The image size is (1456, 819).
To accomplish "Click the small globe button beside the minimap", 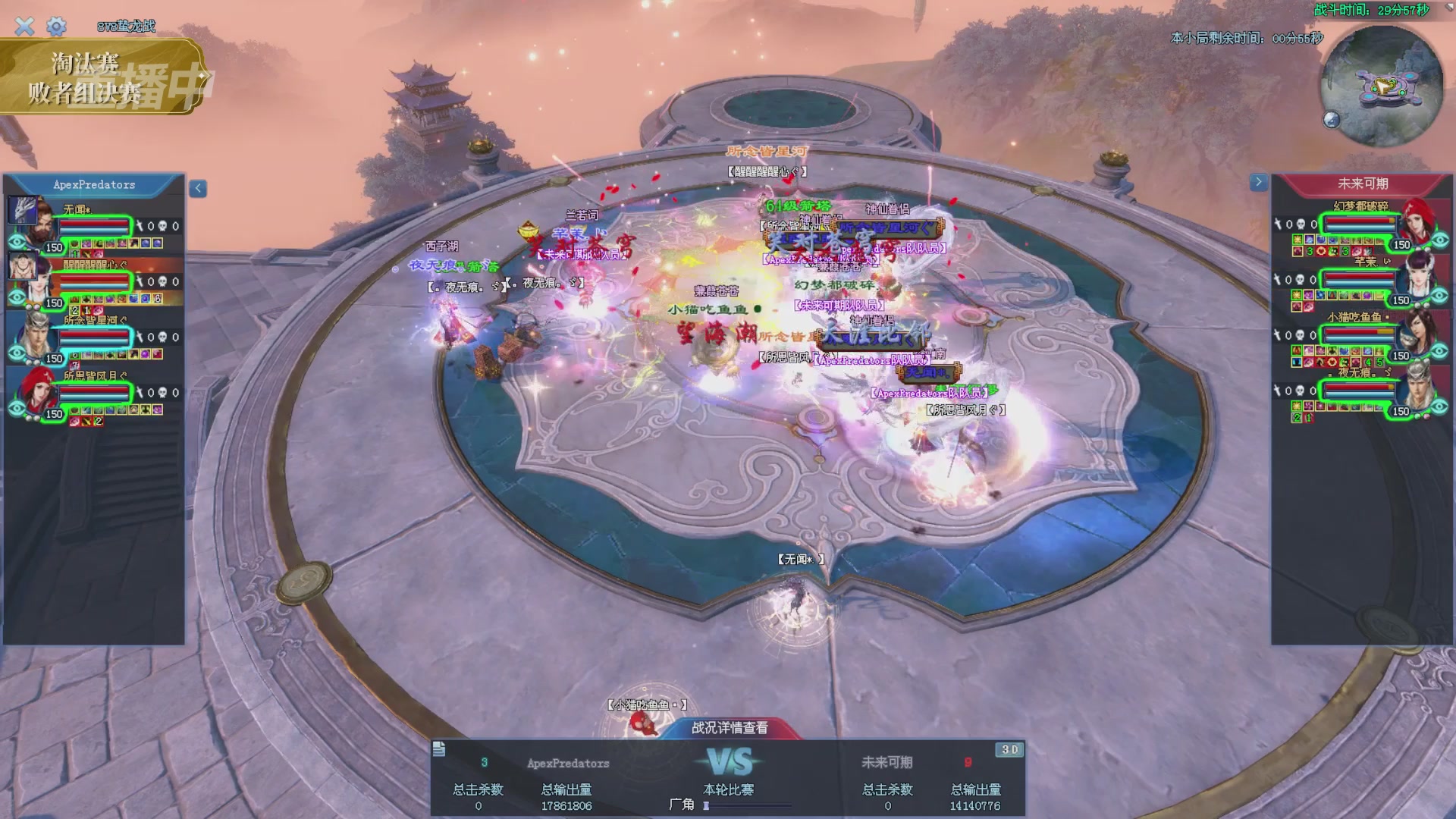I will [1332, 119].
